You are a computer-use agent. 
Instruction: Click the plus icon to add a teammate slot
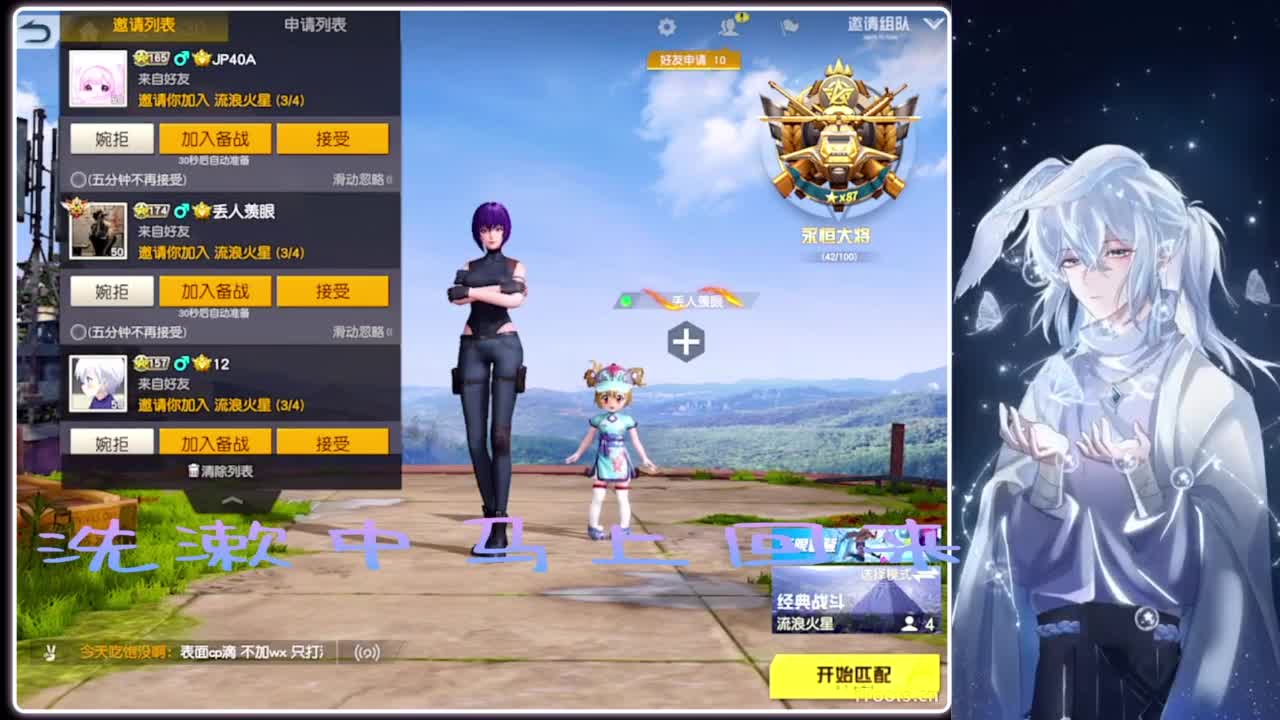coord(685,341)
